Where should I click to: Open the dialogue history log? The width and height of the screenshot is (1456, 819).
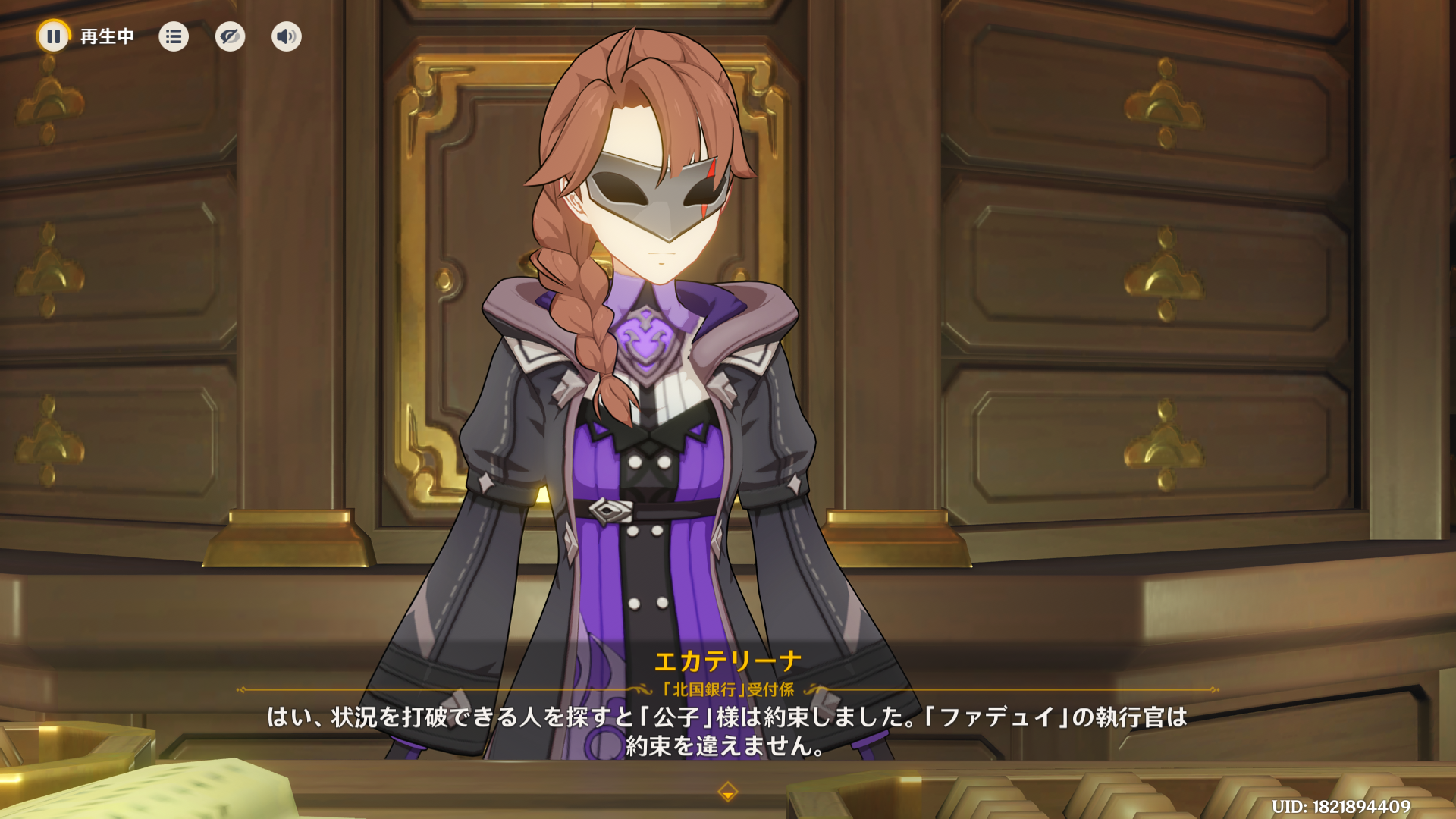click(174, 36)
